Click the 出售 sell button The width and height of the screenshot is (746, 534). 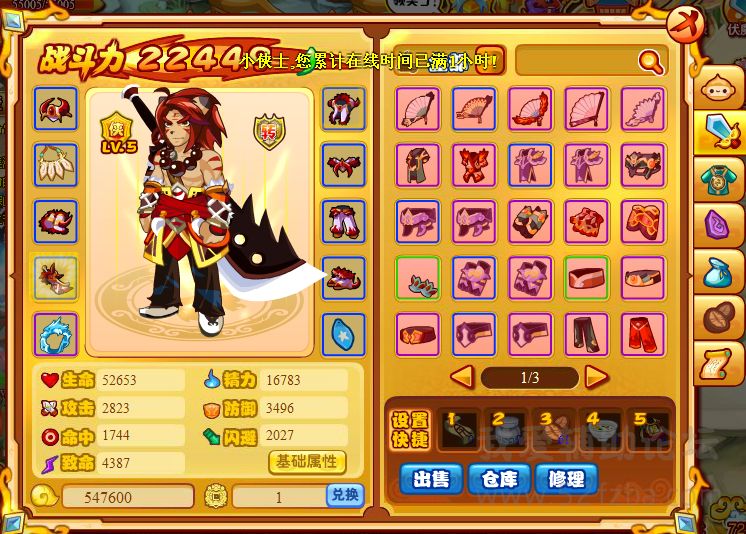pyautogui.click(x=431, y=478)
